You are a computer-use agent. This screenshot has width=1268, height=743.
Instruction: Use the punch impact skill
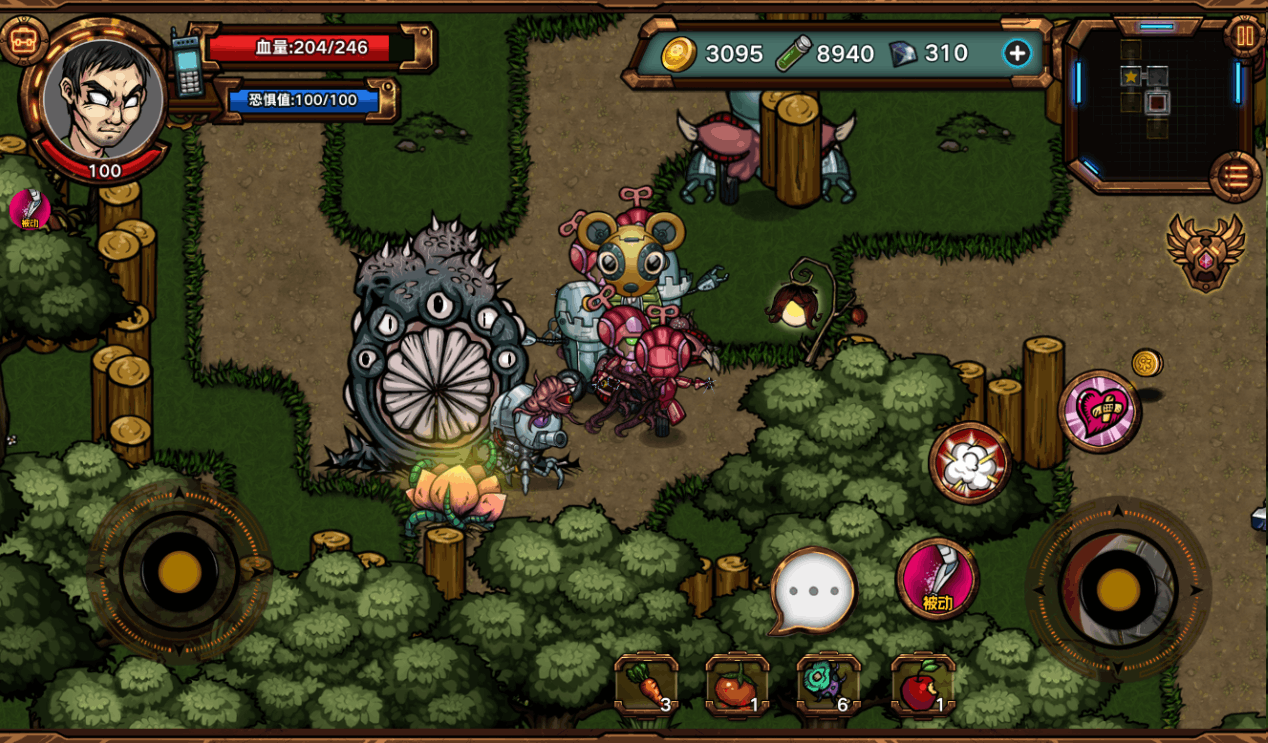tap(970, 462)
